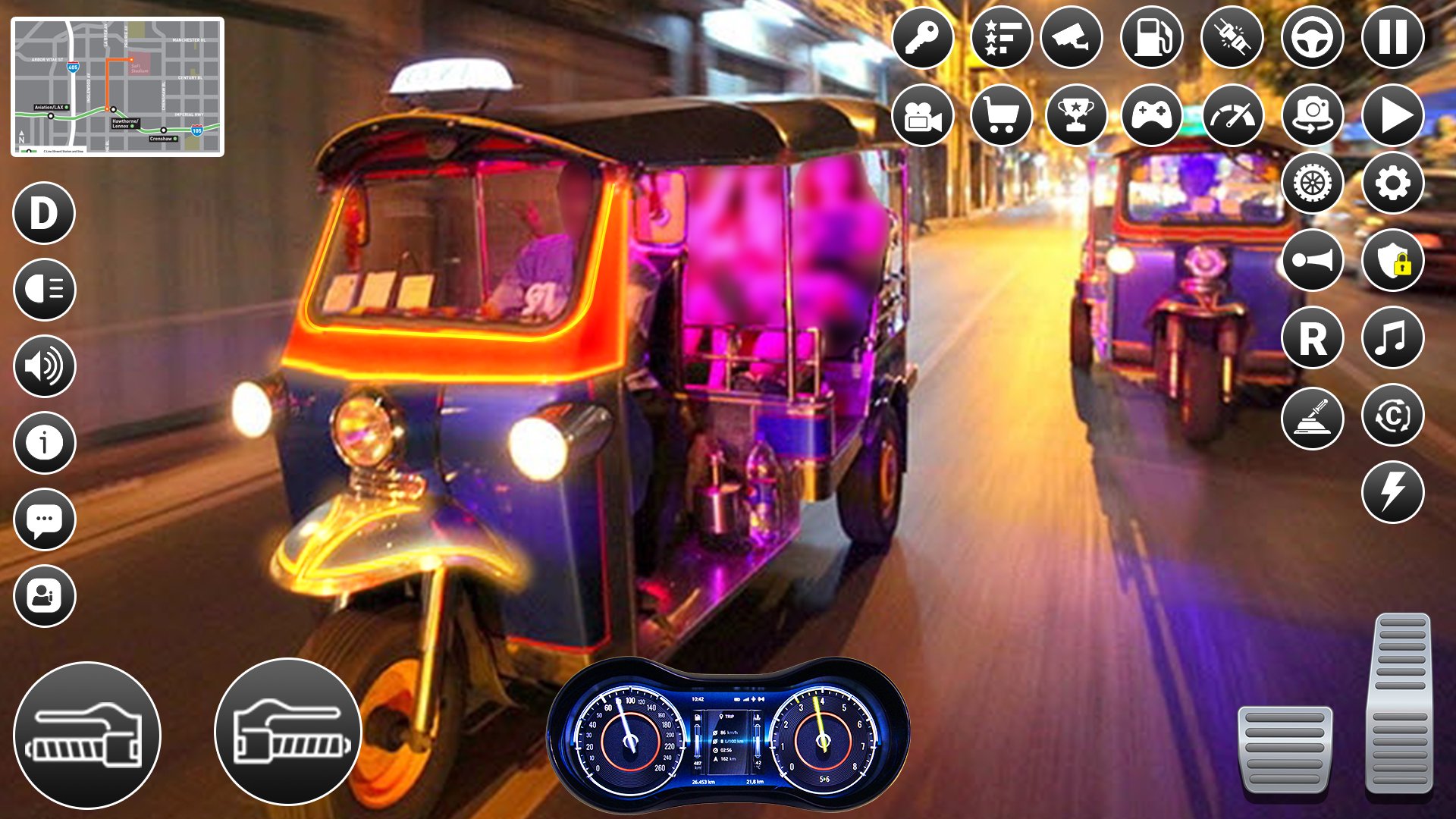The width and height of the screenshot is (1456, 819).
Task: Open the gamepad controls option
Action: 1151,115
